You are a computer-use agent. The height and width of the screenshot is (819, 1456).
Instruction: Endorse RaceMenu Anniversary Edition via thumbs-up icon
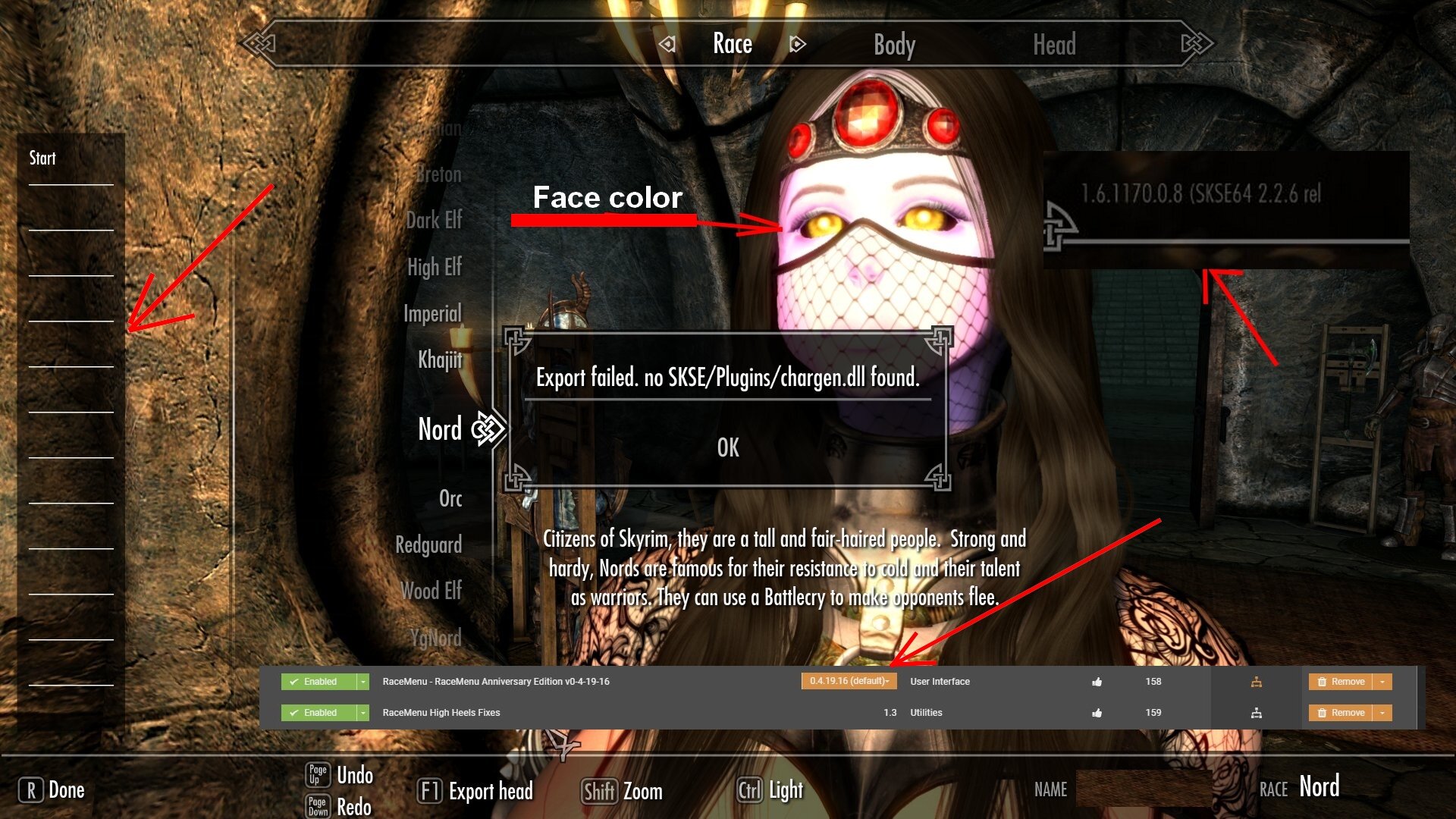click(x=1099, y=681)
